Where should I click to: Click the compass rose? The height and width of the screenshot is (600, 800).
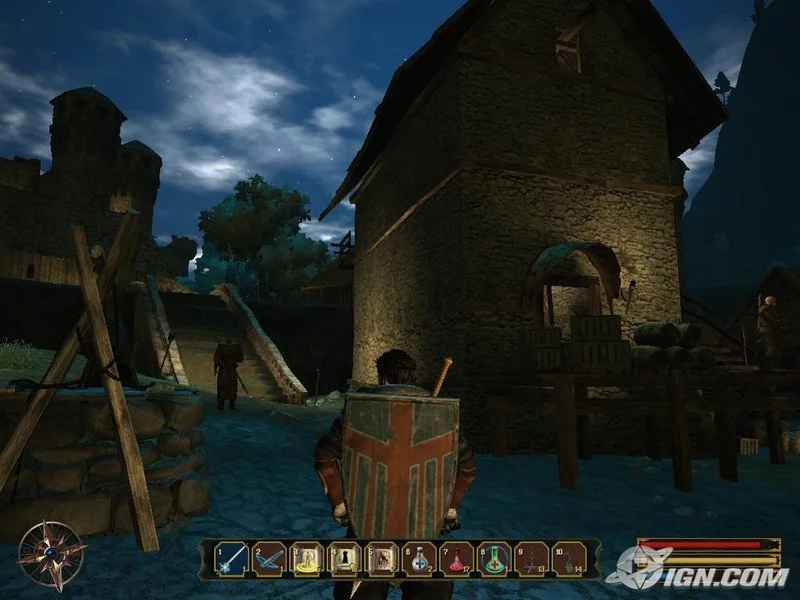pos(50,554)
